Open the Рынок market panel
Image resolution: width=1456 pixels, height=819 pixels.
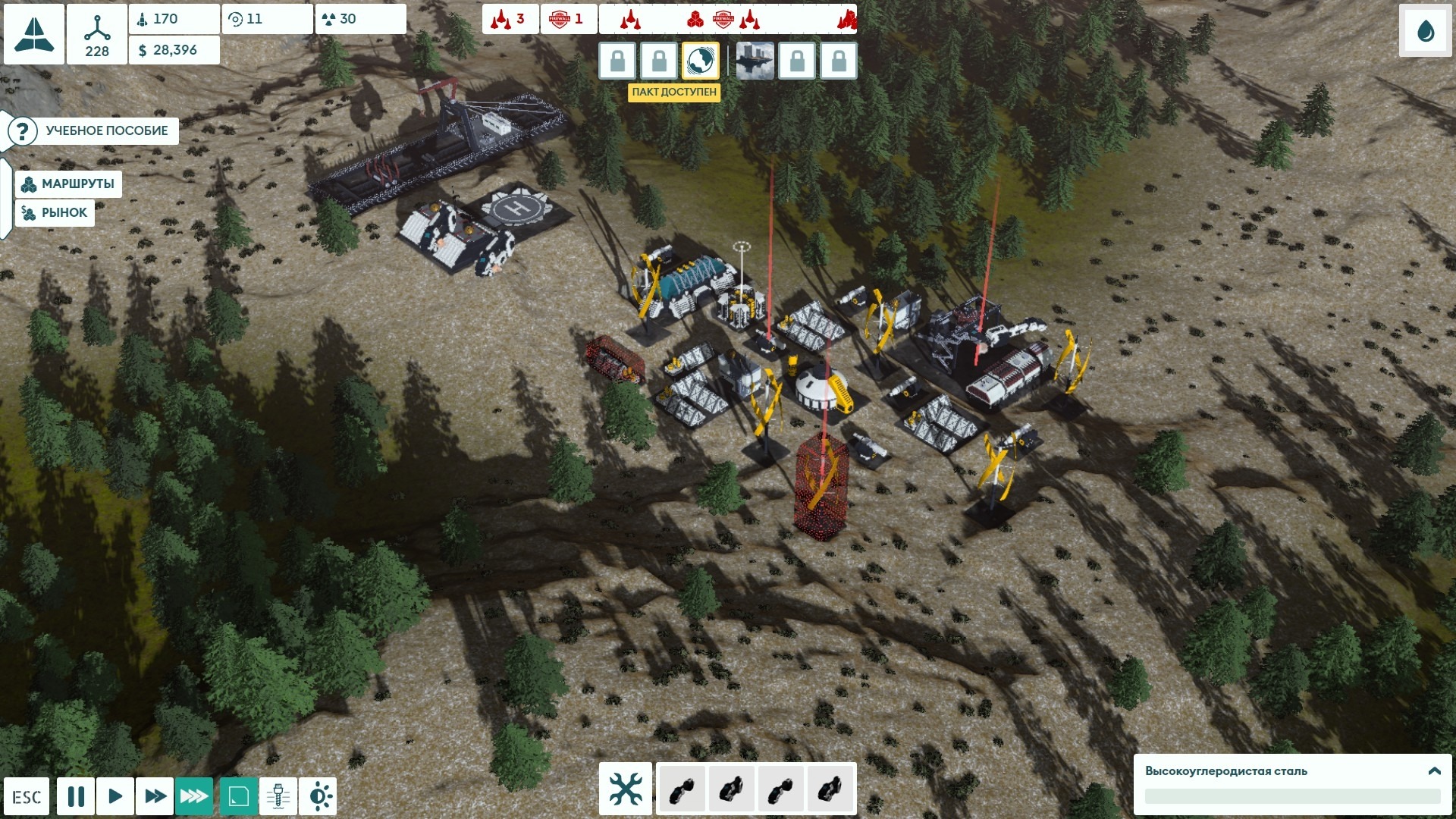click(55, 213)
